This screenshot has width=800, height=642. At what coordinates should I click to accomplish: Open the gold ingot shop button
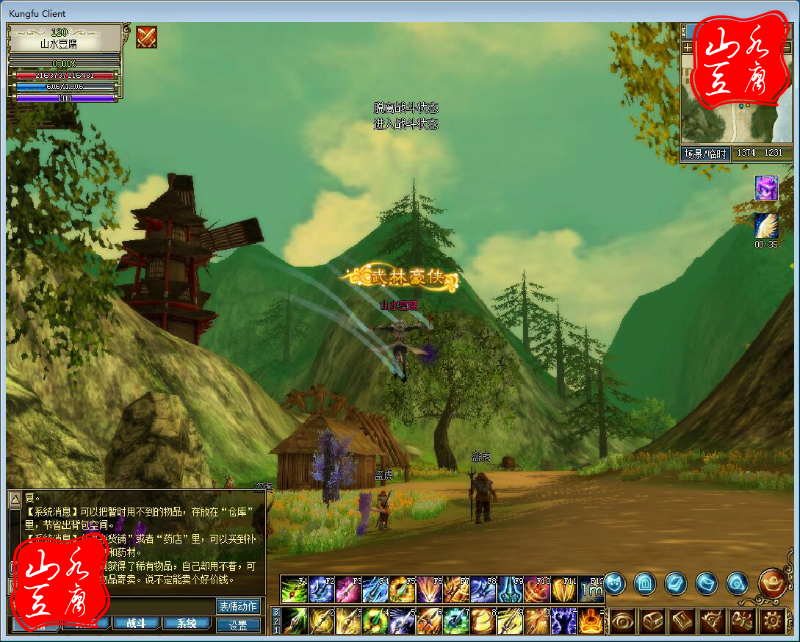coord(770,581)
